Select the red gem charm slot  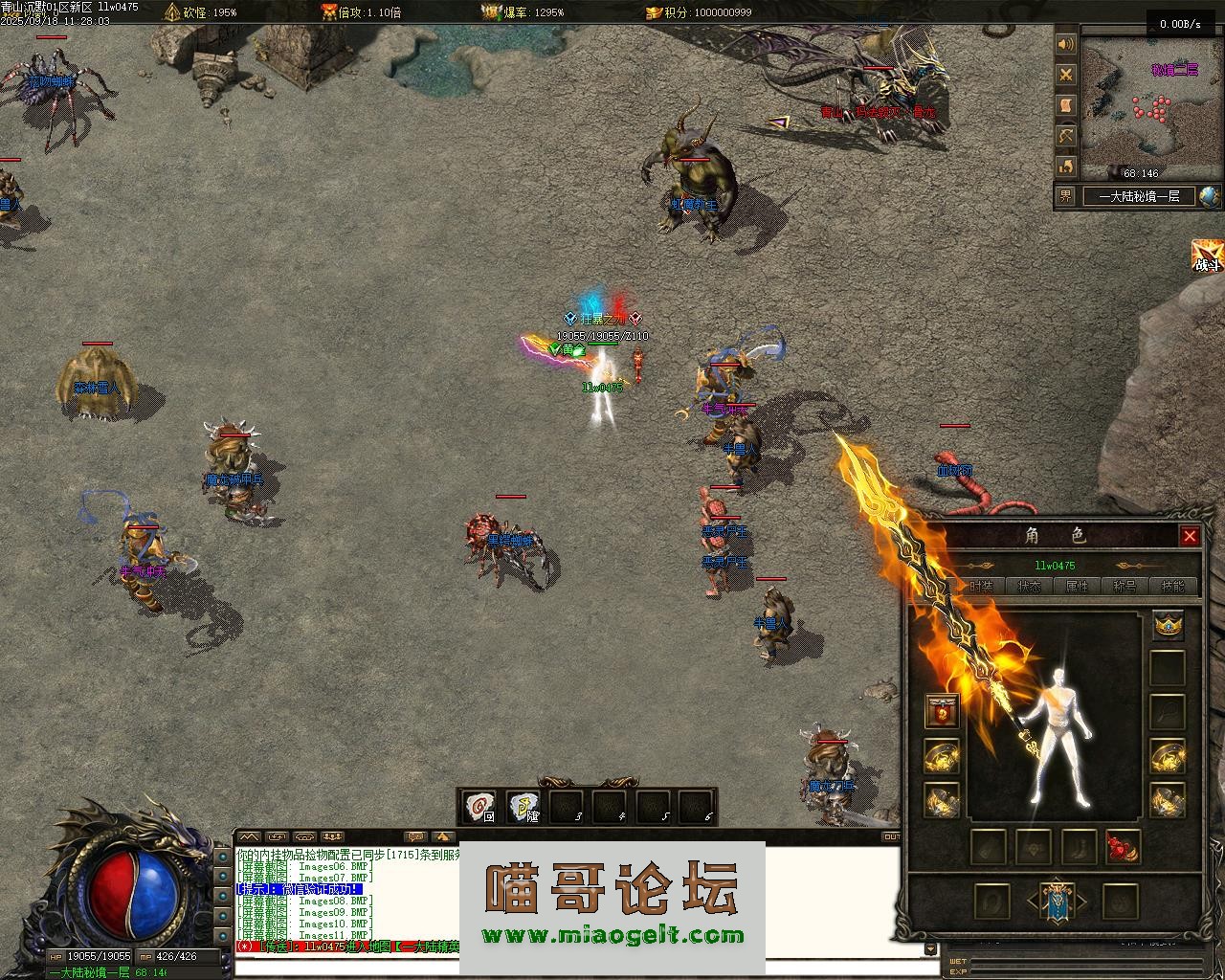click(x=1123, y=847)
